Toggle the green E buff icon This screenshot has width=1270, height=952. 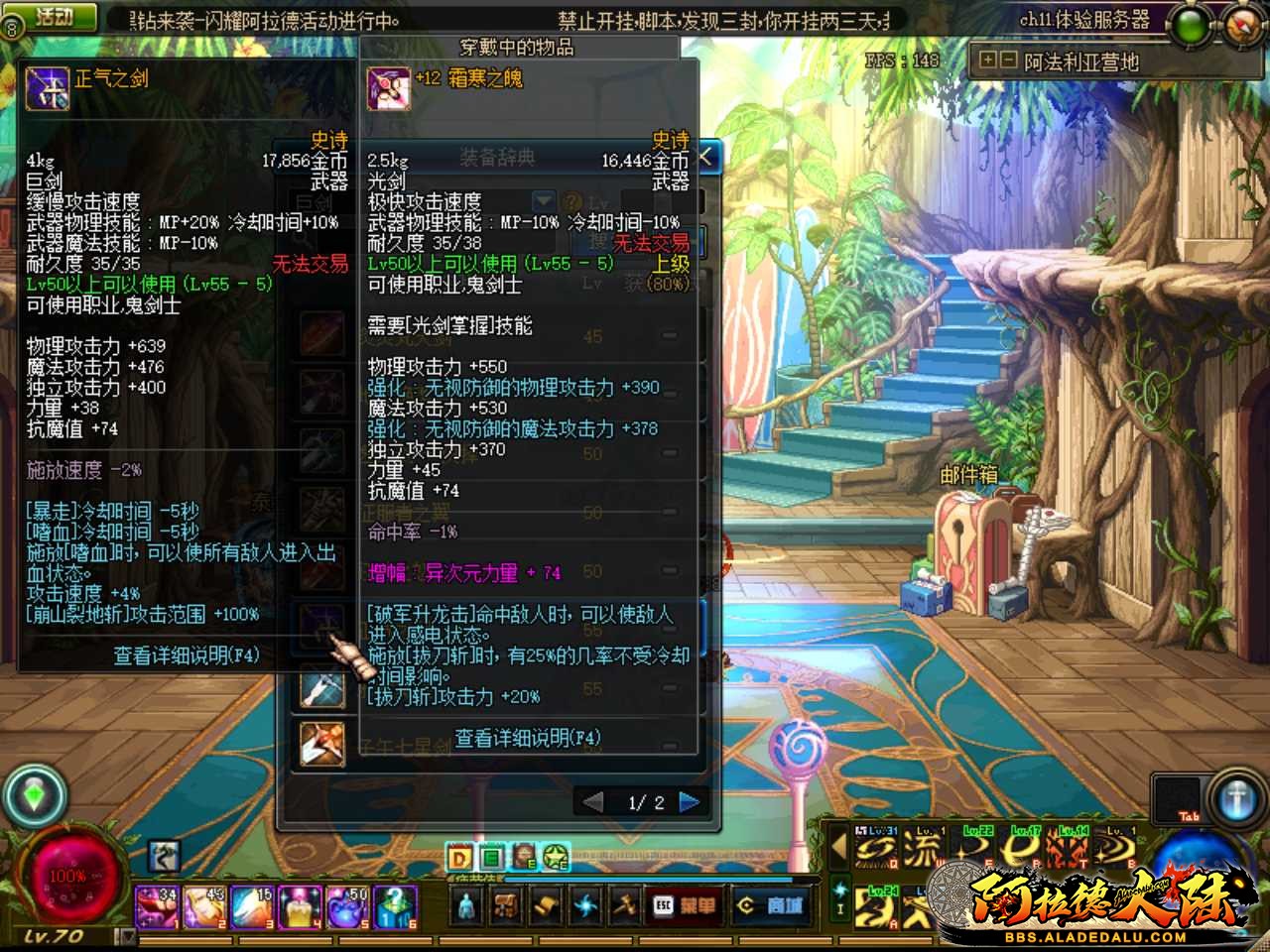[490, 857]
